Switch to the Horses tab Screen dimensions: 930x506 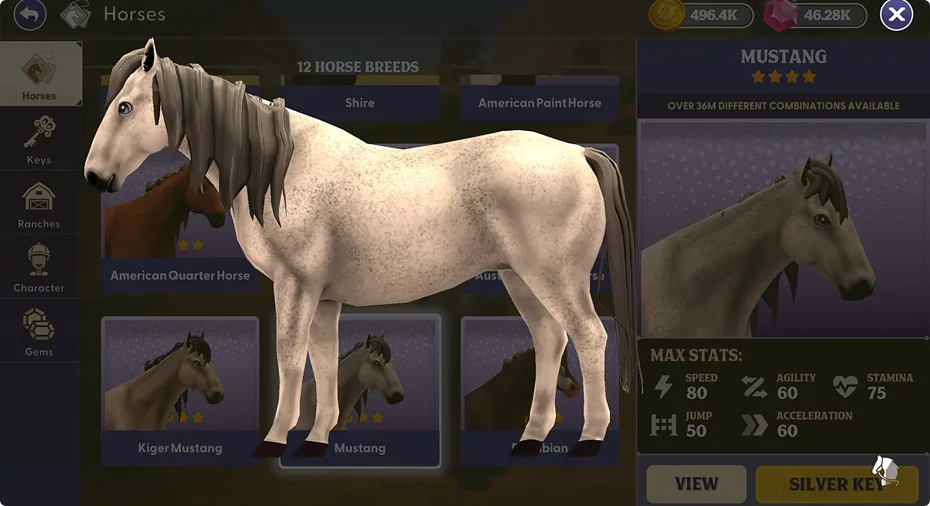click(40, 74)
